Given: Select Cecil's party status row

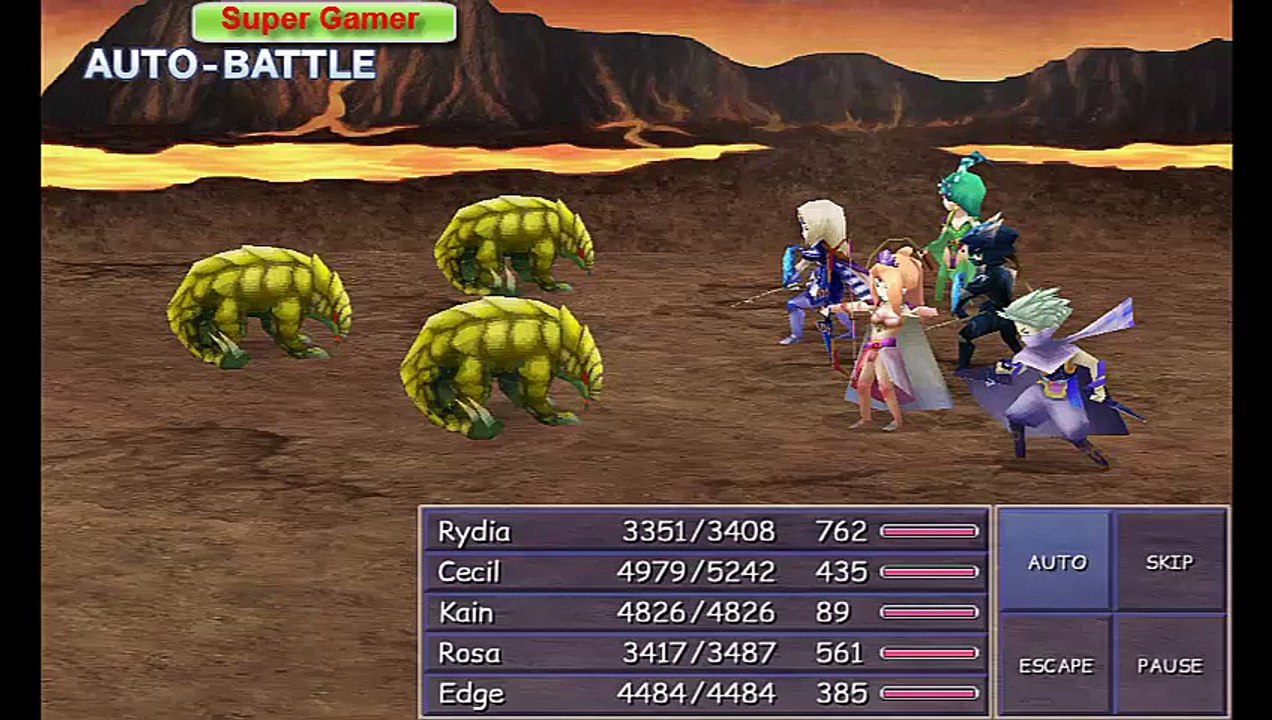Looking at the screenshot, I should 705,572.
